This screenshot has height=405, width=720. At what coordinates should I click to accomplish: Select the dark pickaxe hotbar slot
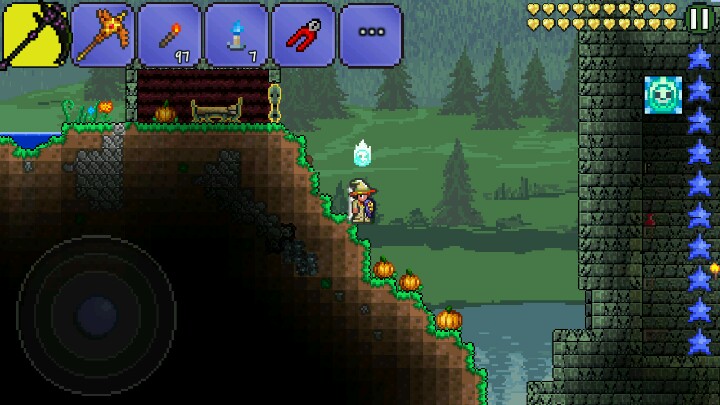click(x=33, y=33)
